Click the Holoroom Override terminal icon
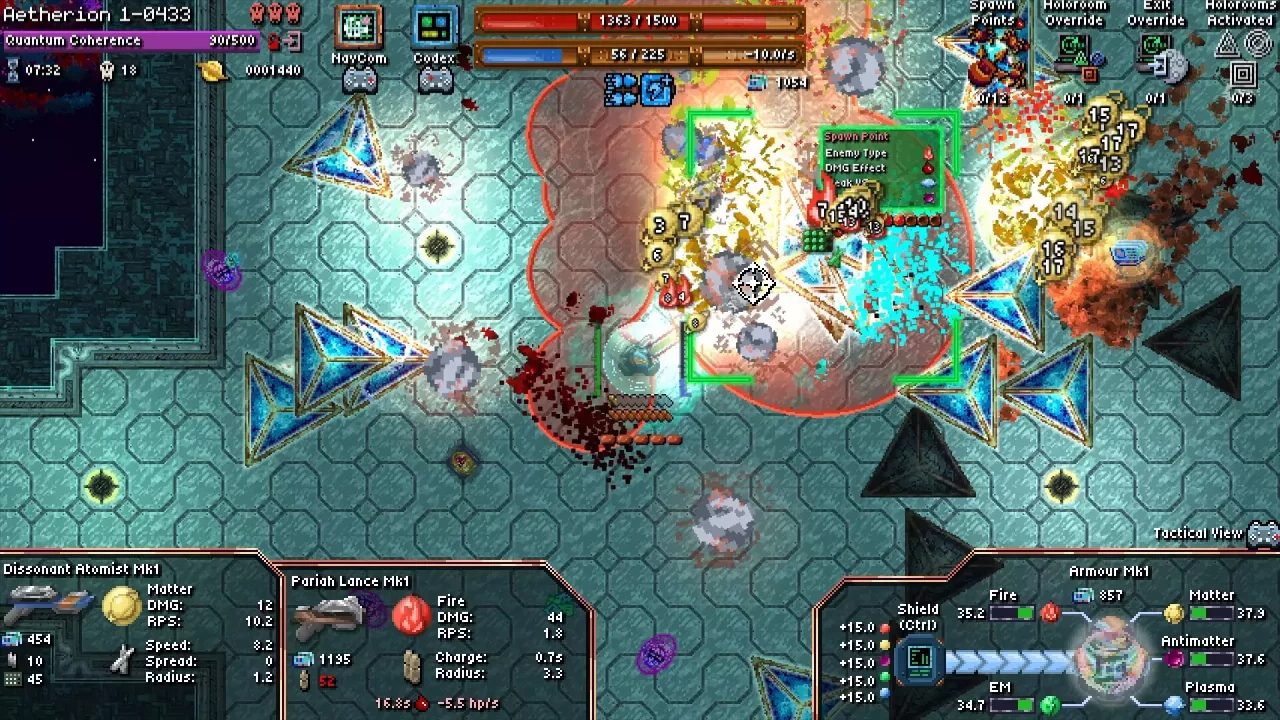 coord(1076,52)
